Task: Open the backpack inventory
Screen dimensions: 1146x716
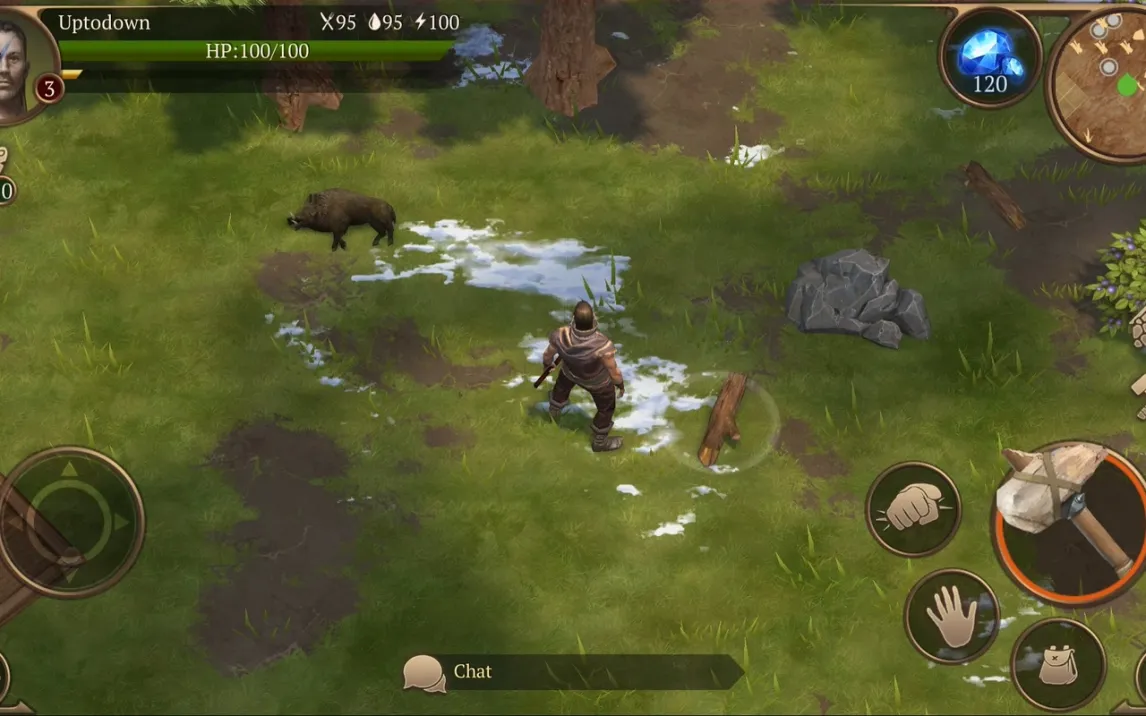Action: pyautogui.click(x=1057, y=663)
